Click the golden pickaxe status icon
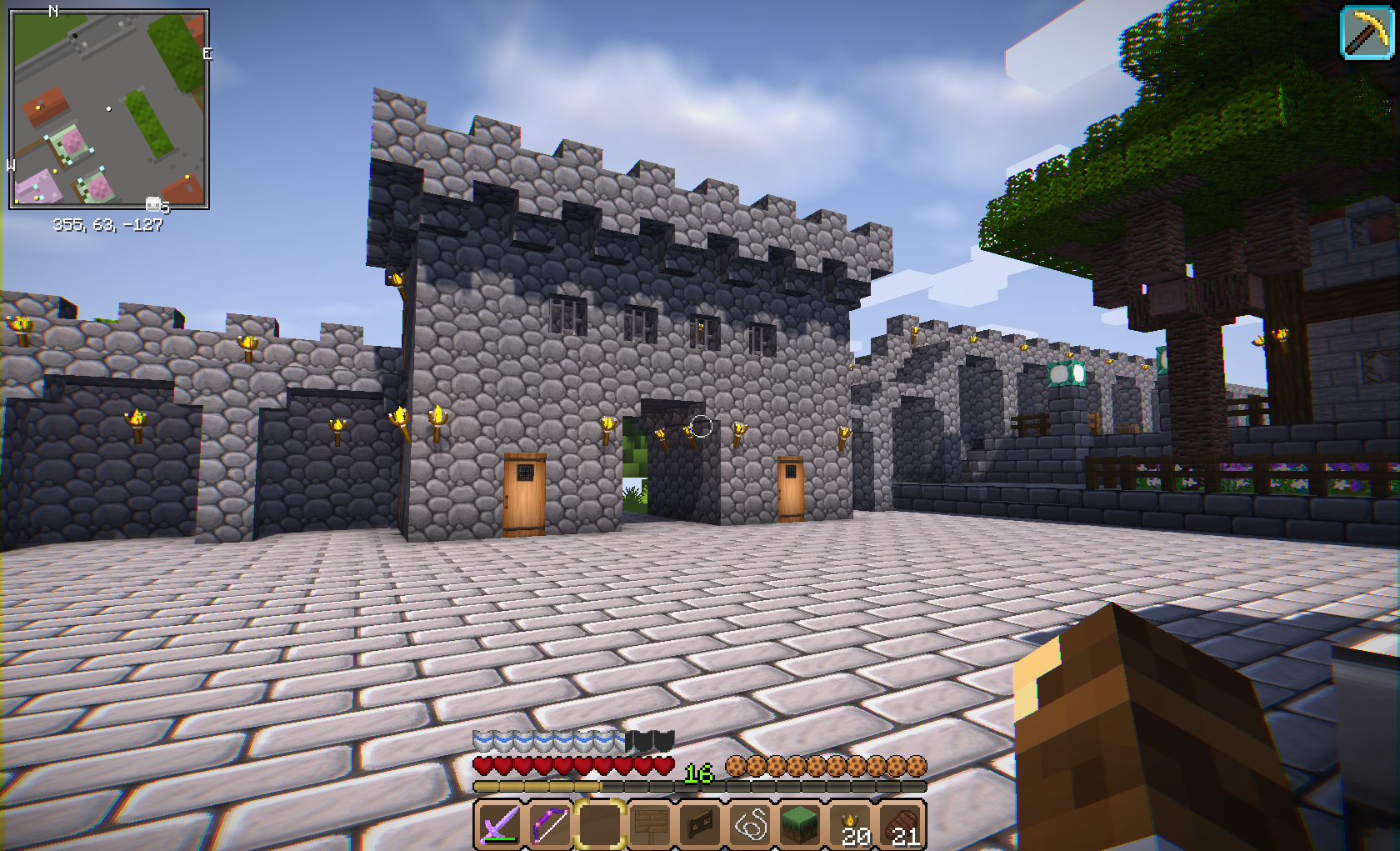The image size is (1400, 851). point(1367,33)
